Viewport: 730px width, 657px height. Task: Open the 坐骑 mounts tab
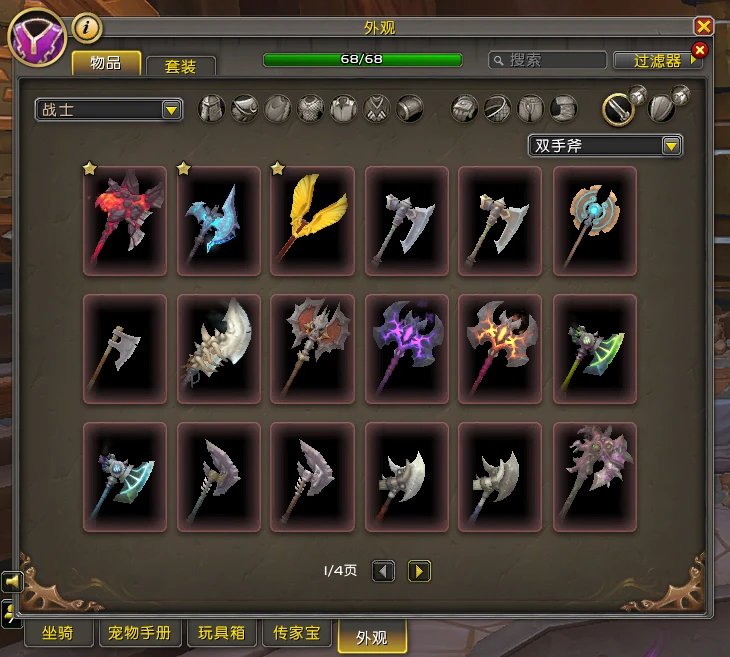[57, 634]
